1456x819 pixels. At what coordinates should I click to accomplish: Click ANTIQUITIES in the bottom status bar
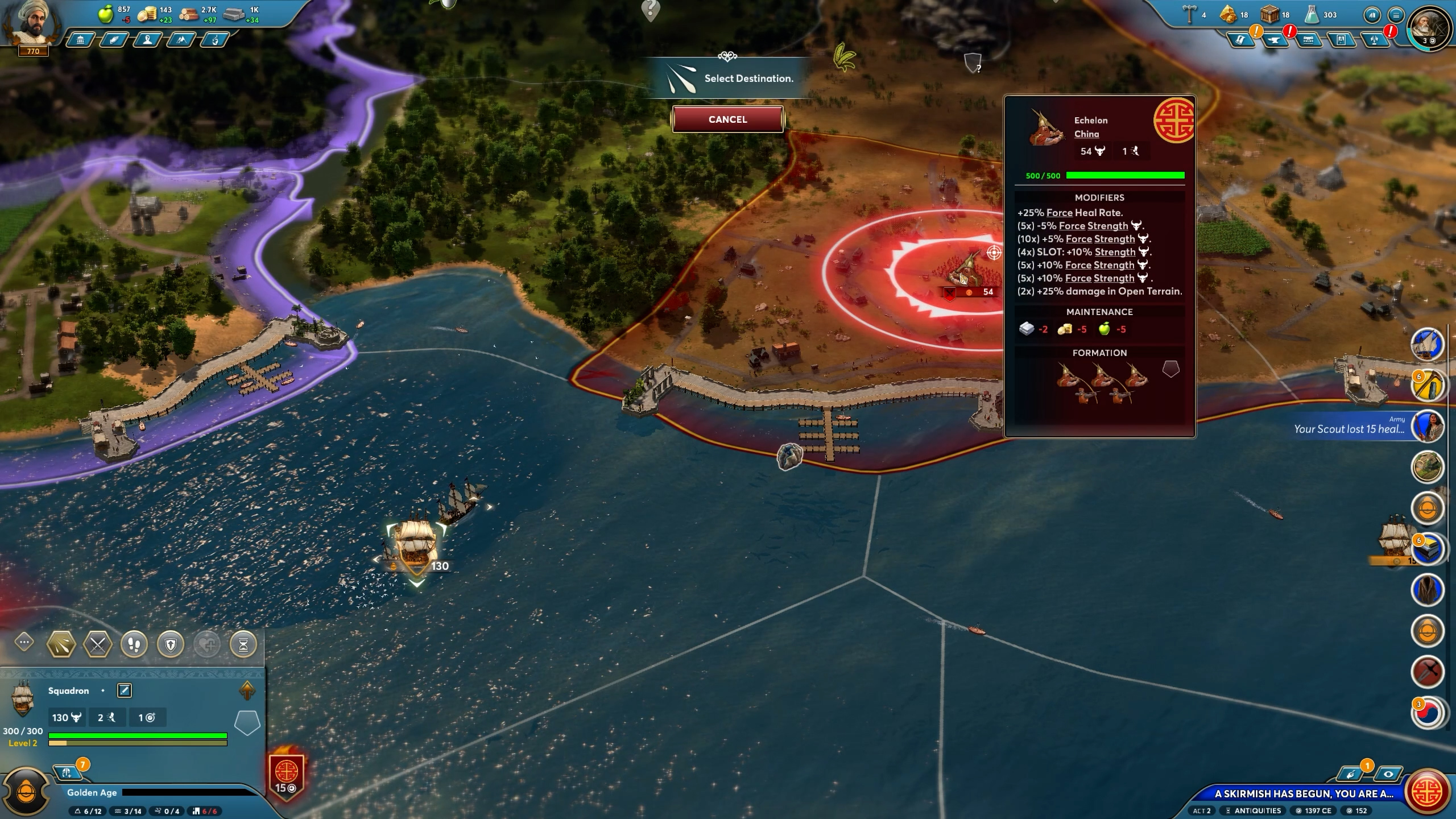coord(1258,810)
